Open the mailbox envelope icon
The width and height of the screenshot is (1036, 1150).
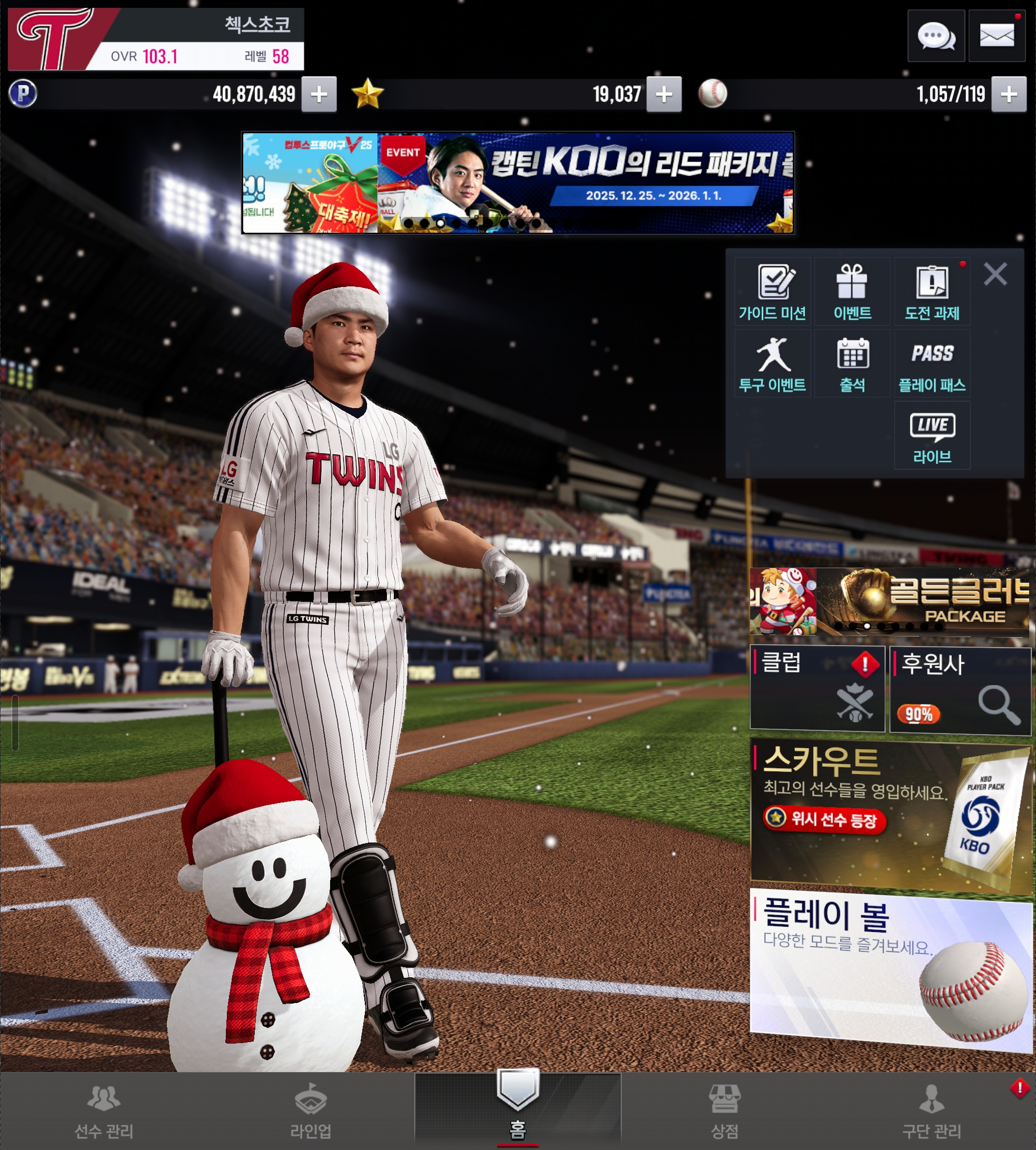[997, 36]
